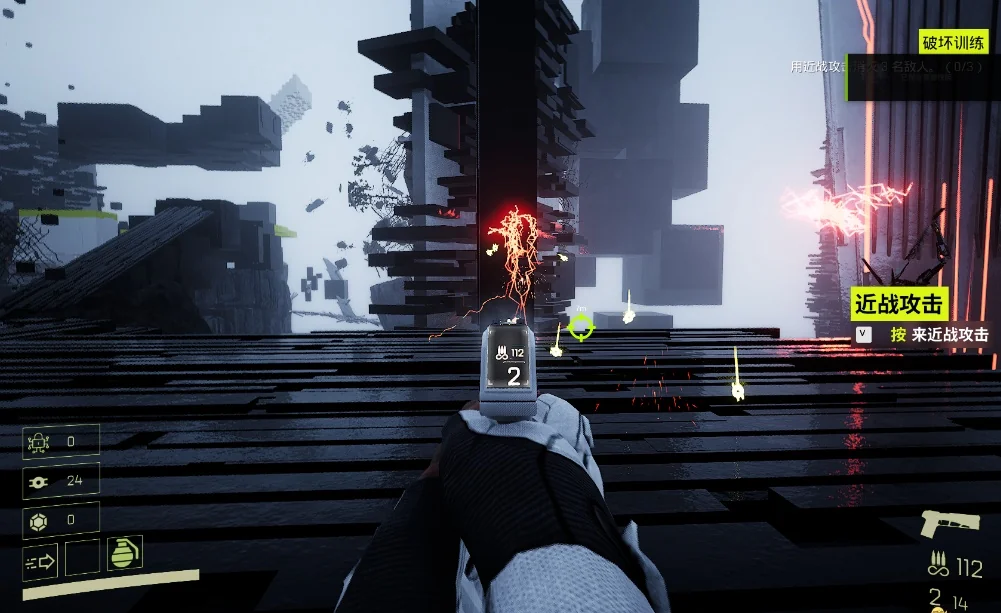1001x613 pixels.
Task: Click the padlock circuit resource icon
Action: (40, 441)
